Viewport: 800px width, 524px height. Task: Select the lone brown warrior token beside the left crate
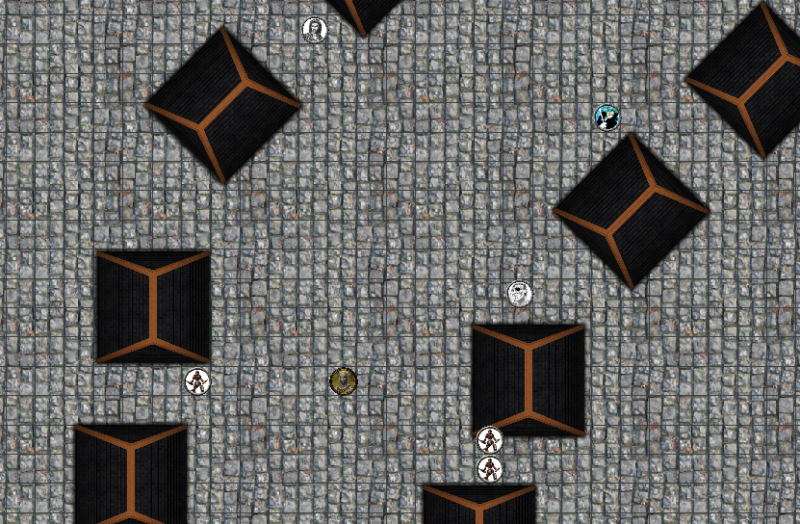198,381
